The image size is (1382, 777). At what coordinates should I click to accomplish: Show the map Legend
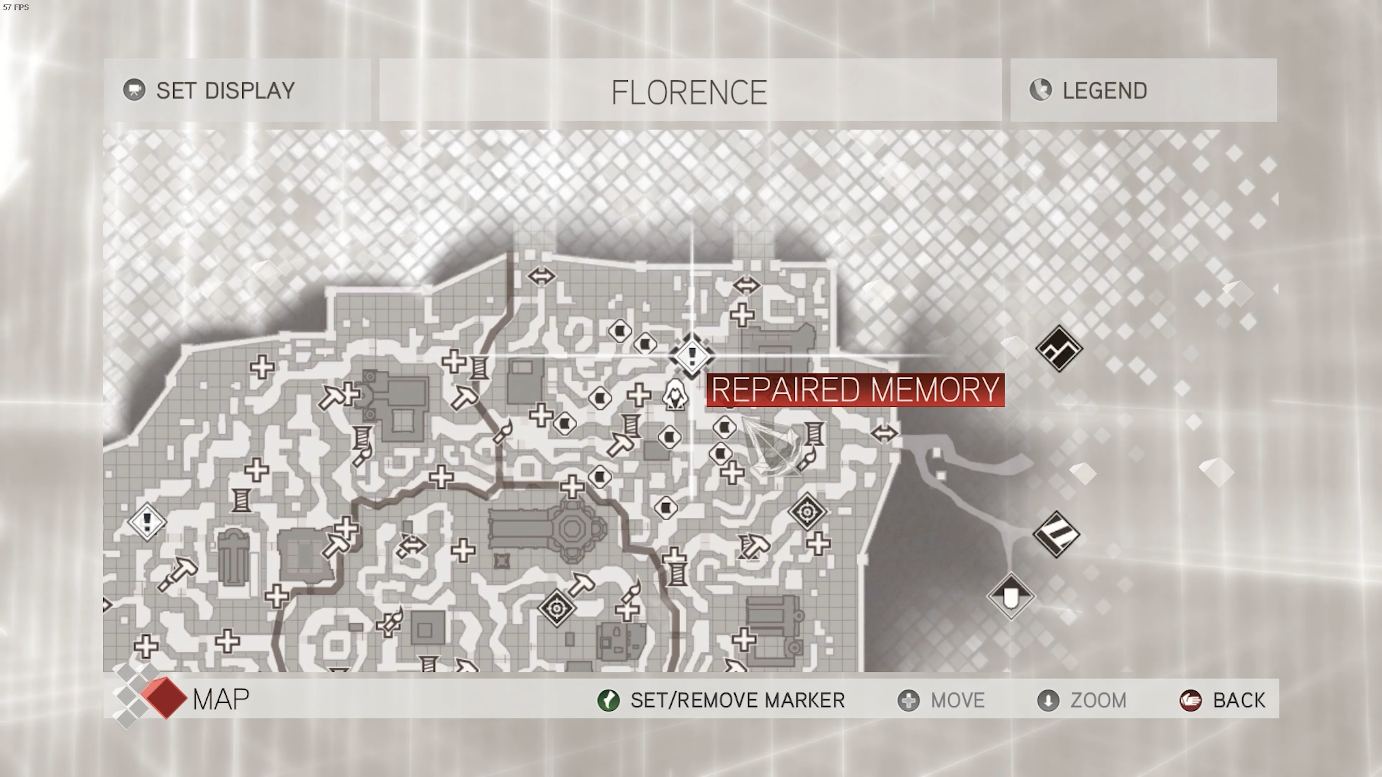pos(1103,90)
